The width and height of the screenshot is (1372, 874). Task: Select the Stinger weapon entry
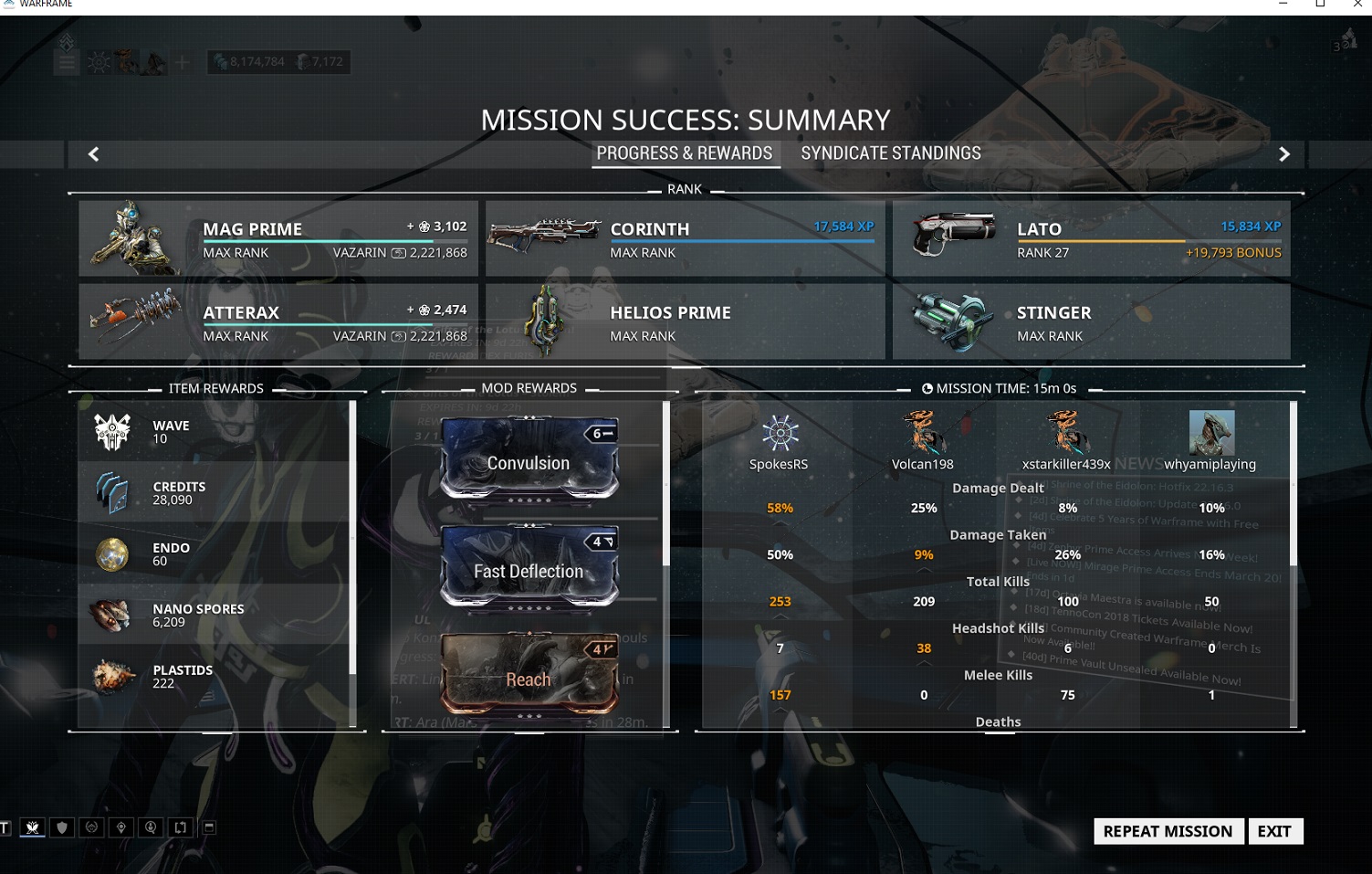click(1091, 321)
